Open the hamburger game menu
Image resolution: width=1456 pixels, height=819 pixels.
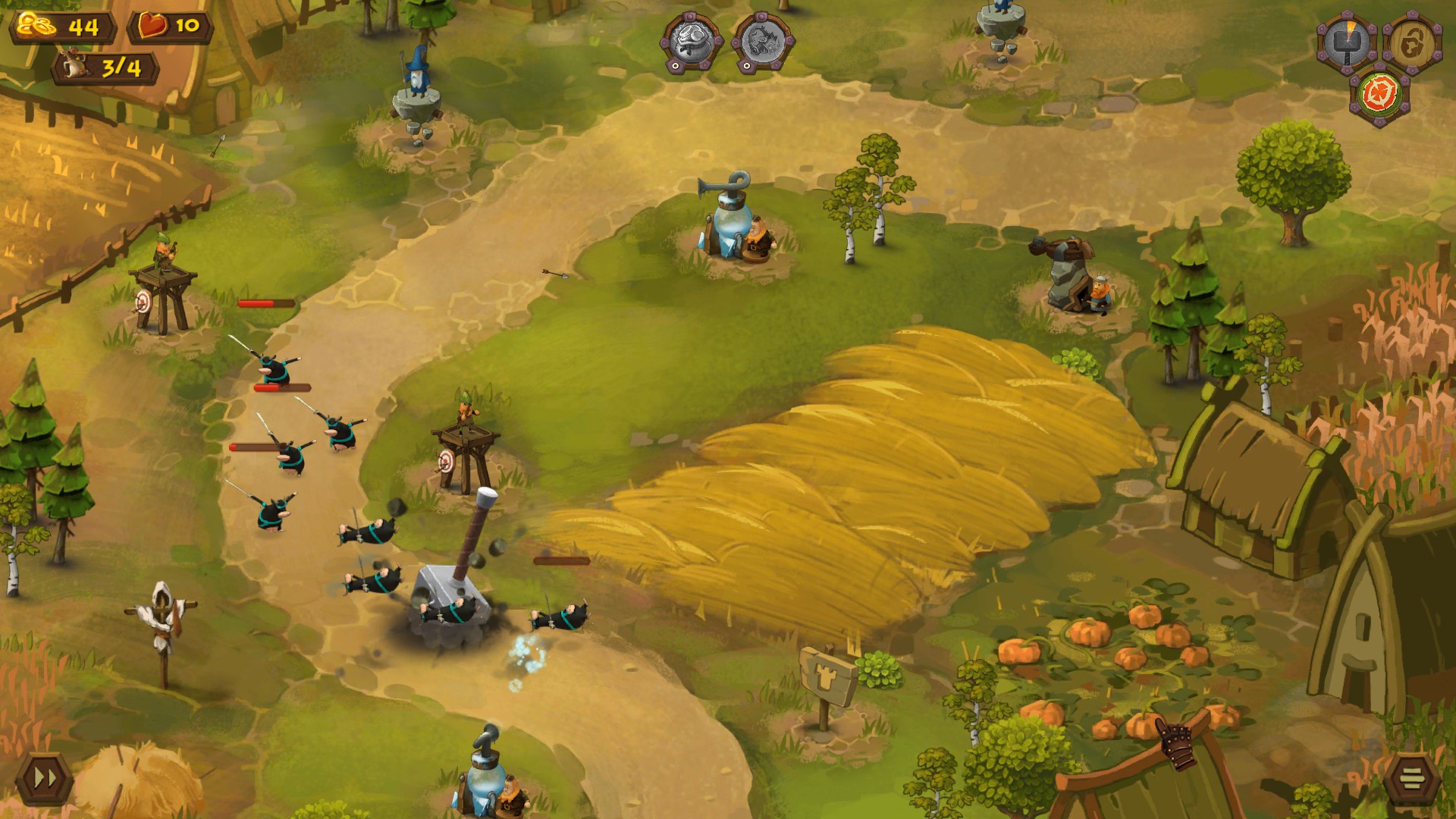(x=1410, y=777)
